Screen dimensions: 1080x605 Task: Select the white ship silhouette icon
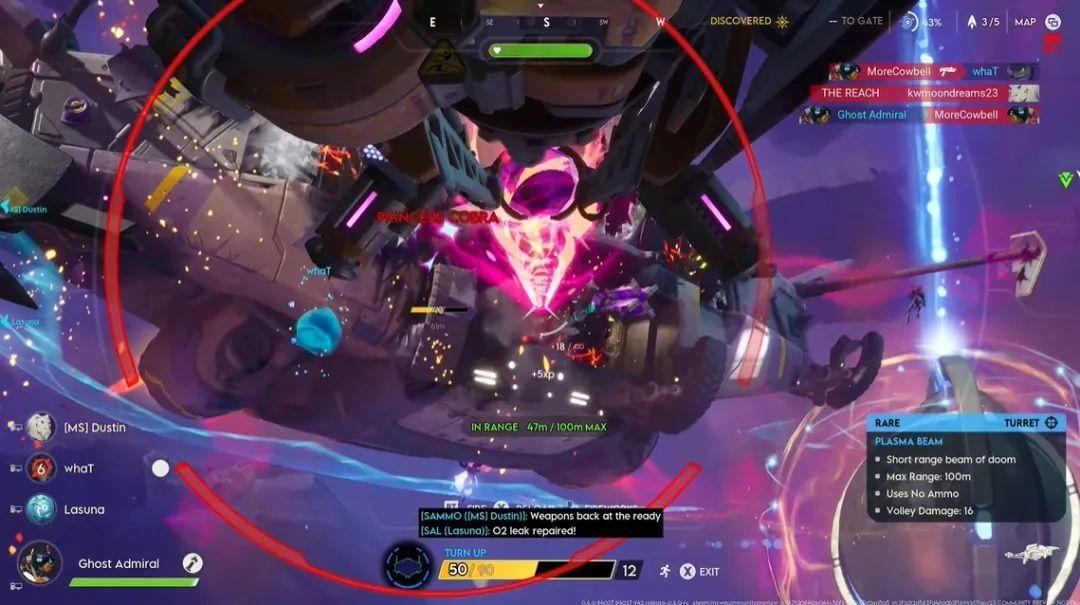[x=1031, y=552]
